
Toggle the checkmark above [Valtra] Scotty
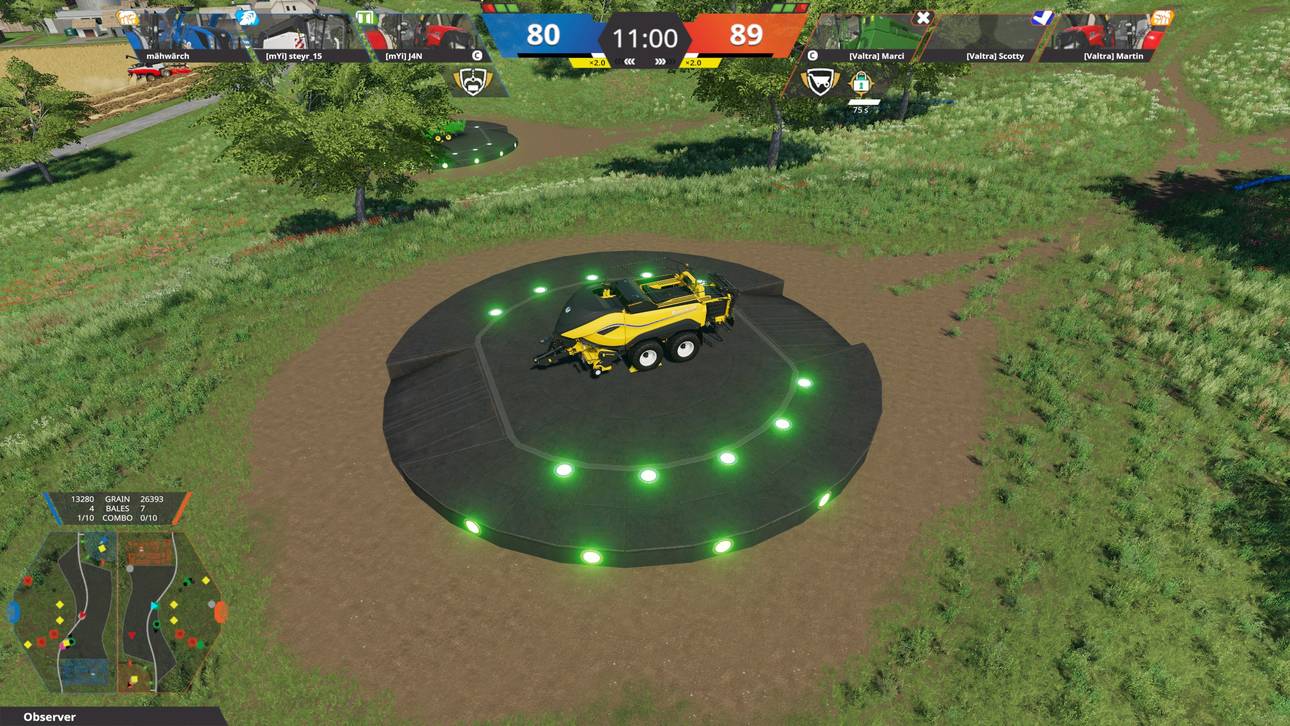point(1042,18)
